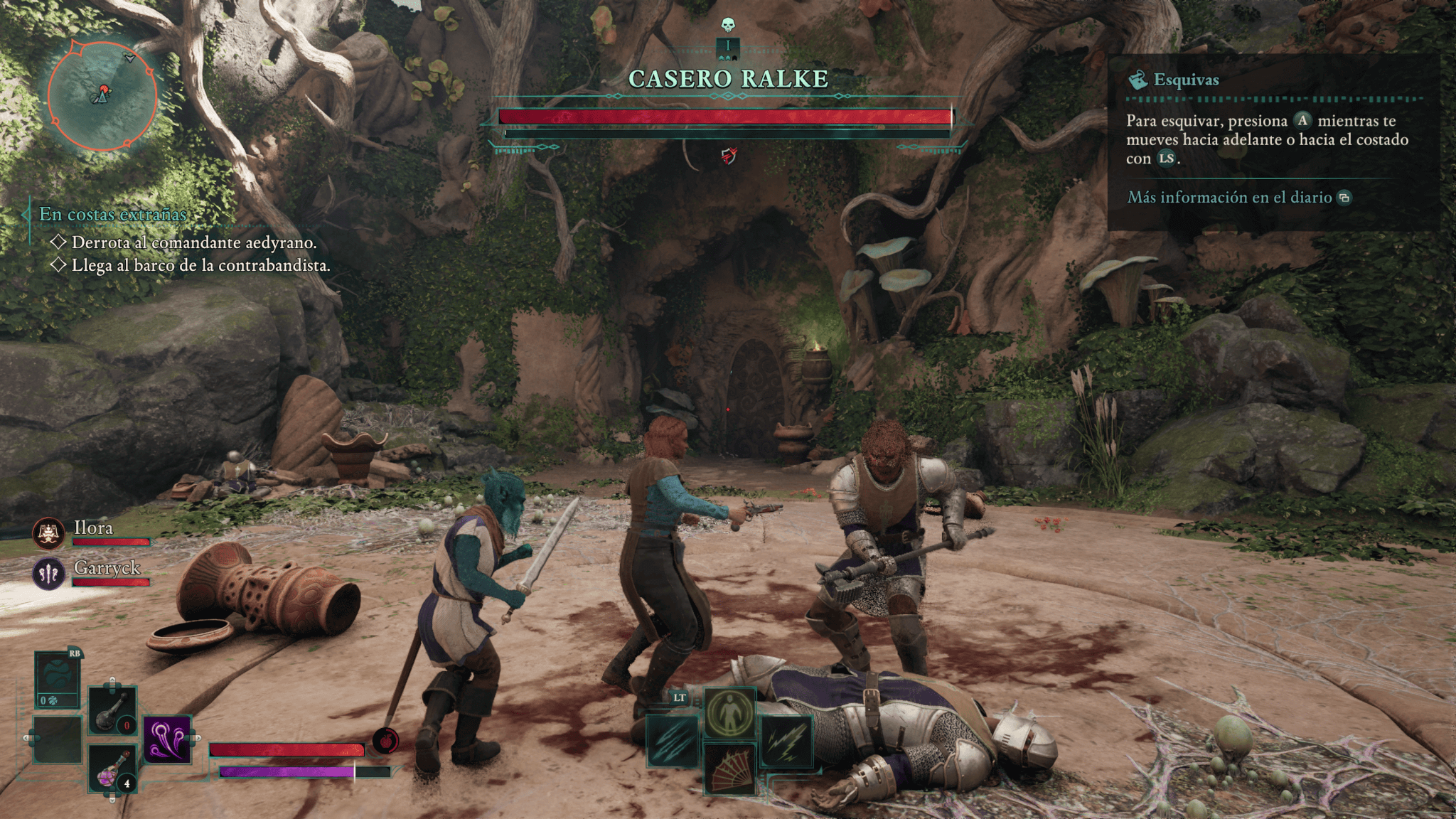The height and width of the screenshot is (819, 1456).
Task: Activate the purple magic missiles ability
Action: [168, 739]
